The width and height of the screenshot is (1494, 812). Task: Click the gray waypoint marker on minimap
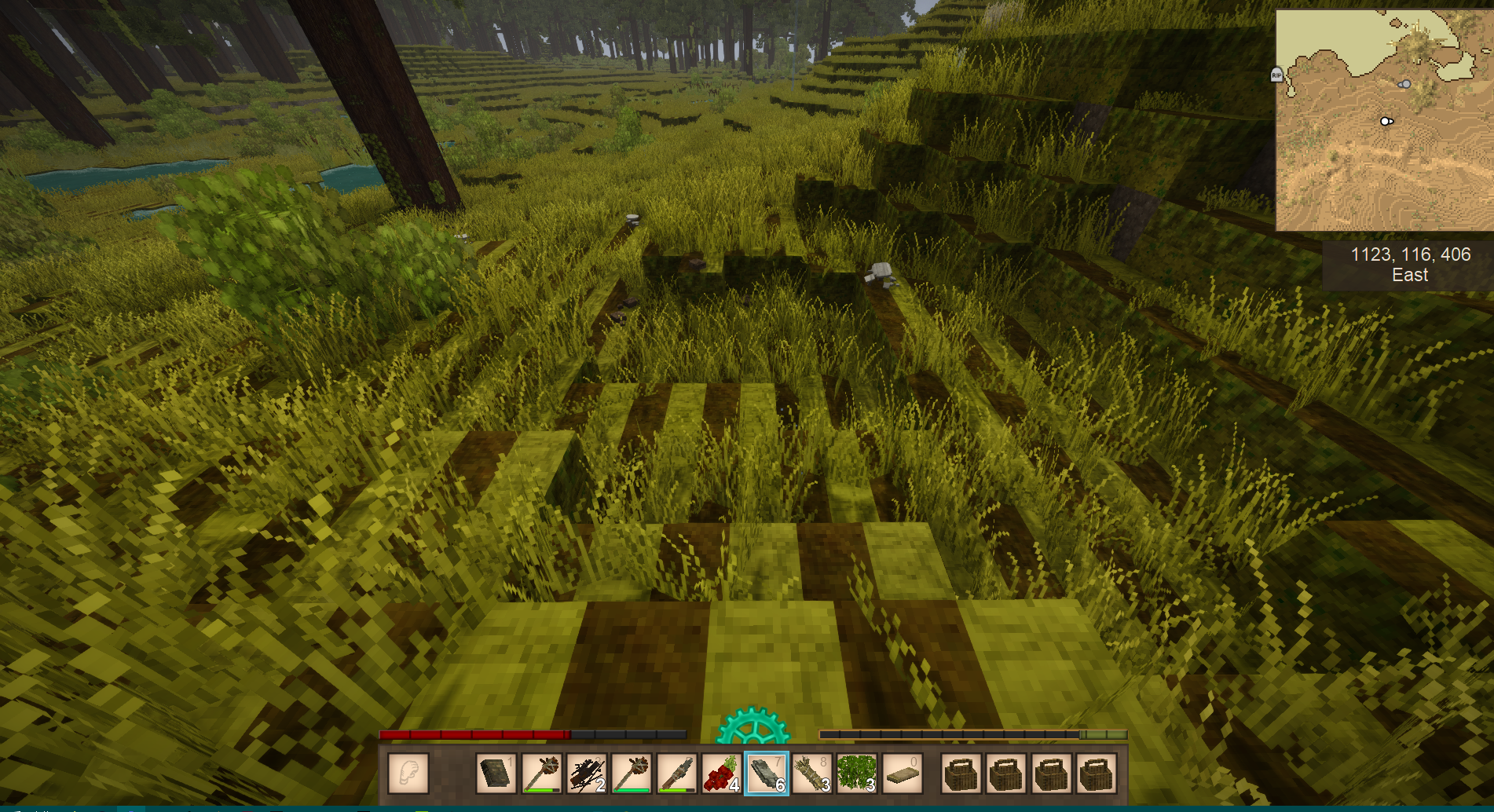(1404, 84)
